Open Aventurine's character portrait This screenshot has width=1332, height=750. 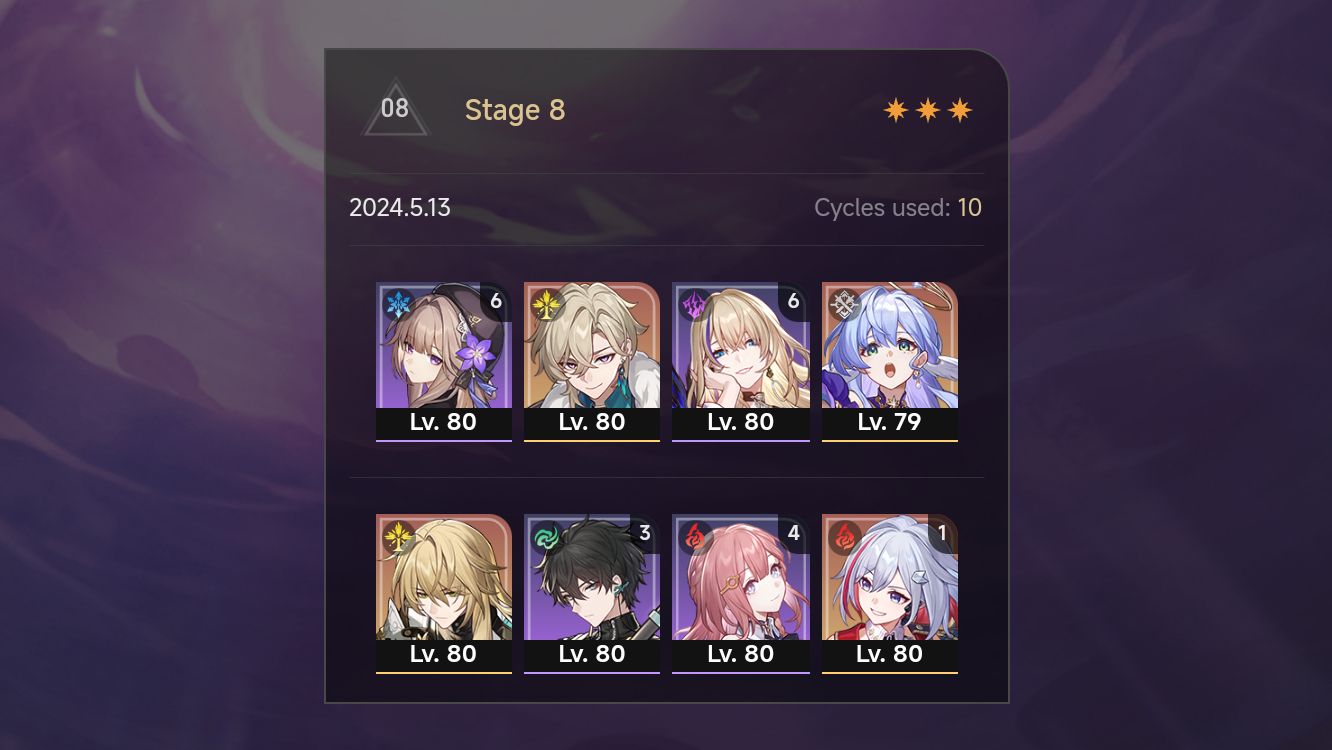(592, 345)
